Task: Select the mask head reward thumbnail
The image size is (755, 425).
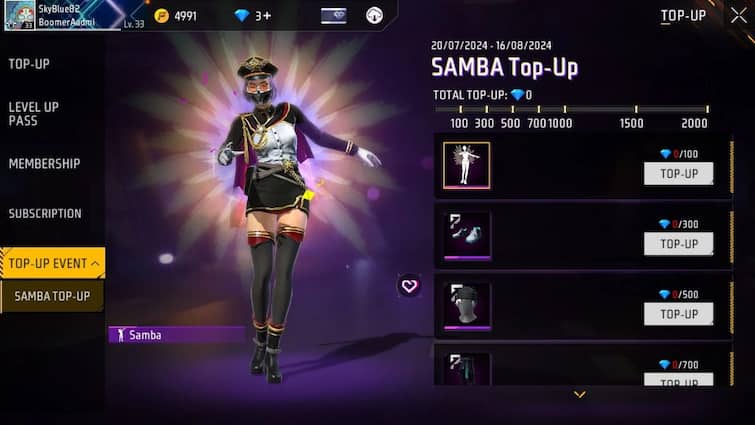Action: coord(467,306)
